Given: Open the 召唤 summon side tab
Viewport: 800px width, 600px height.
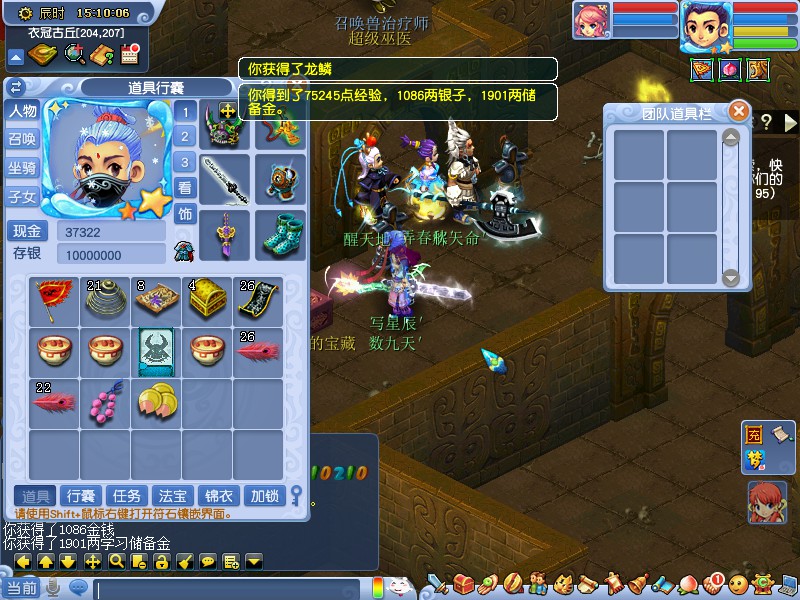Looking at the screenshot, I should coord(22,140).
